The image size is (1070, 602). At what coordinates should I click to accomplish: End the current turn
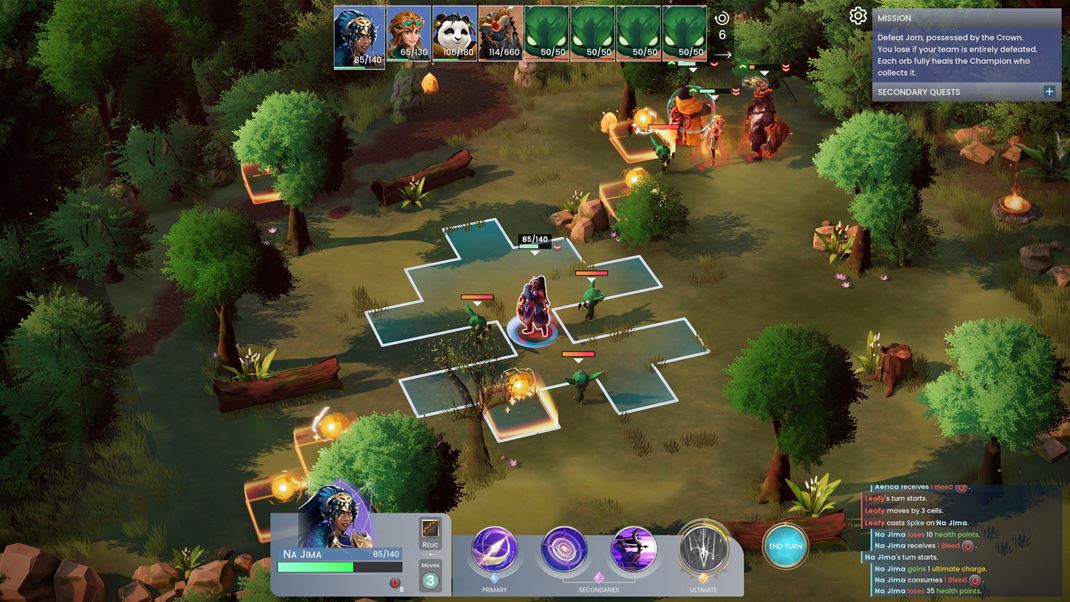point(785,546)
